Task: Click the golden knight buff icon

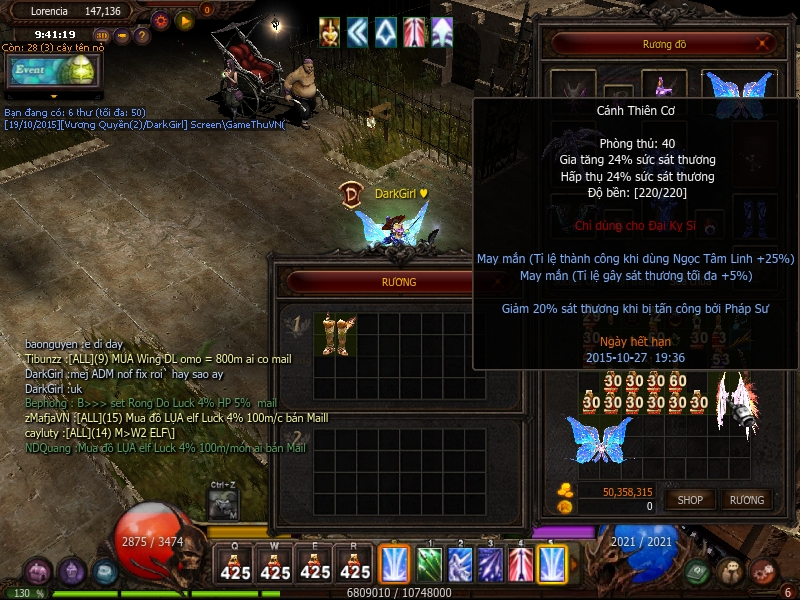Action: coord(329,32)
